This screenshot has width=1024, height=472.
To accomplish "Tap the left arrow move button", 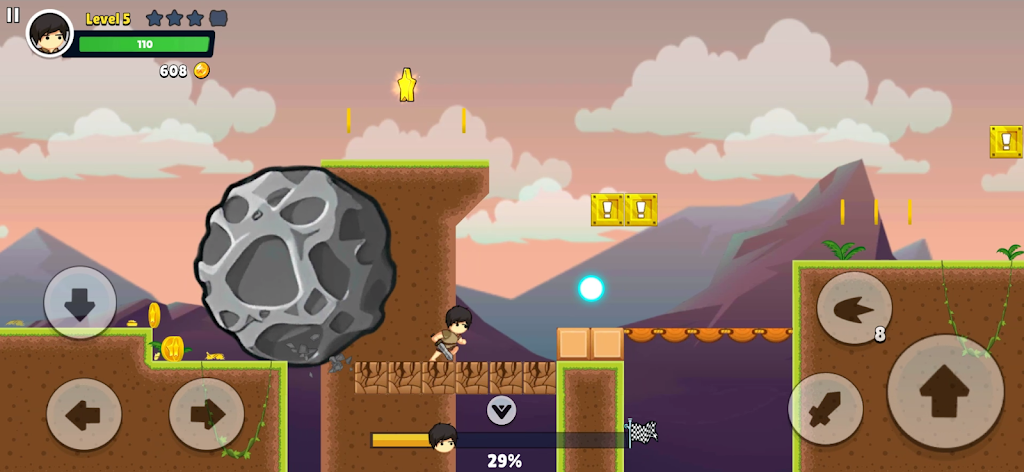I will tap(84, 413).
